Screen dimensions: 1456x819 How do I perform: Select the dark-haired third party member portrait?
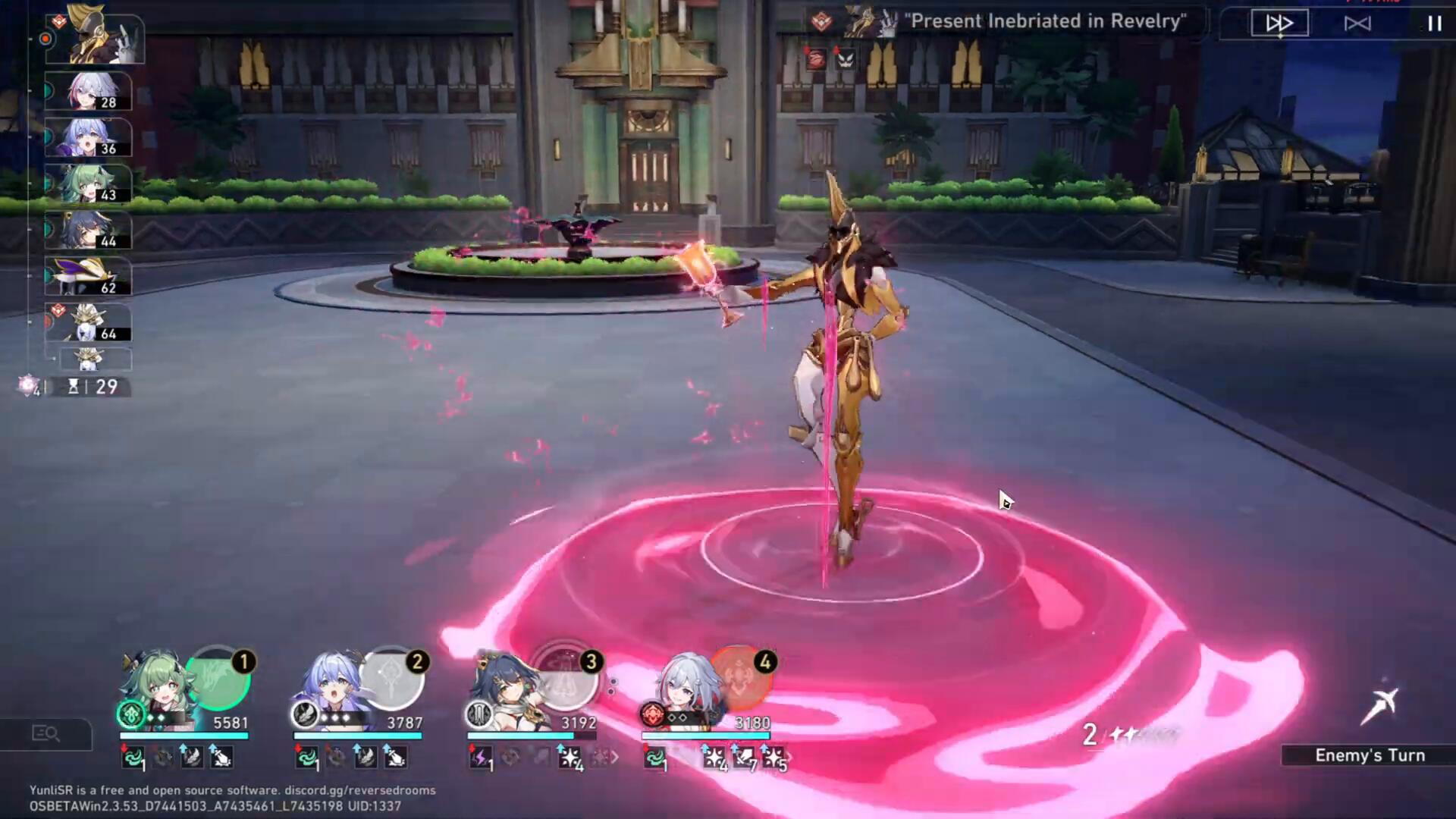click(503, 686)
